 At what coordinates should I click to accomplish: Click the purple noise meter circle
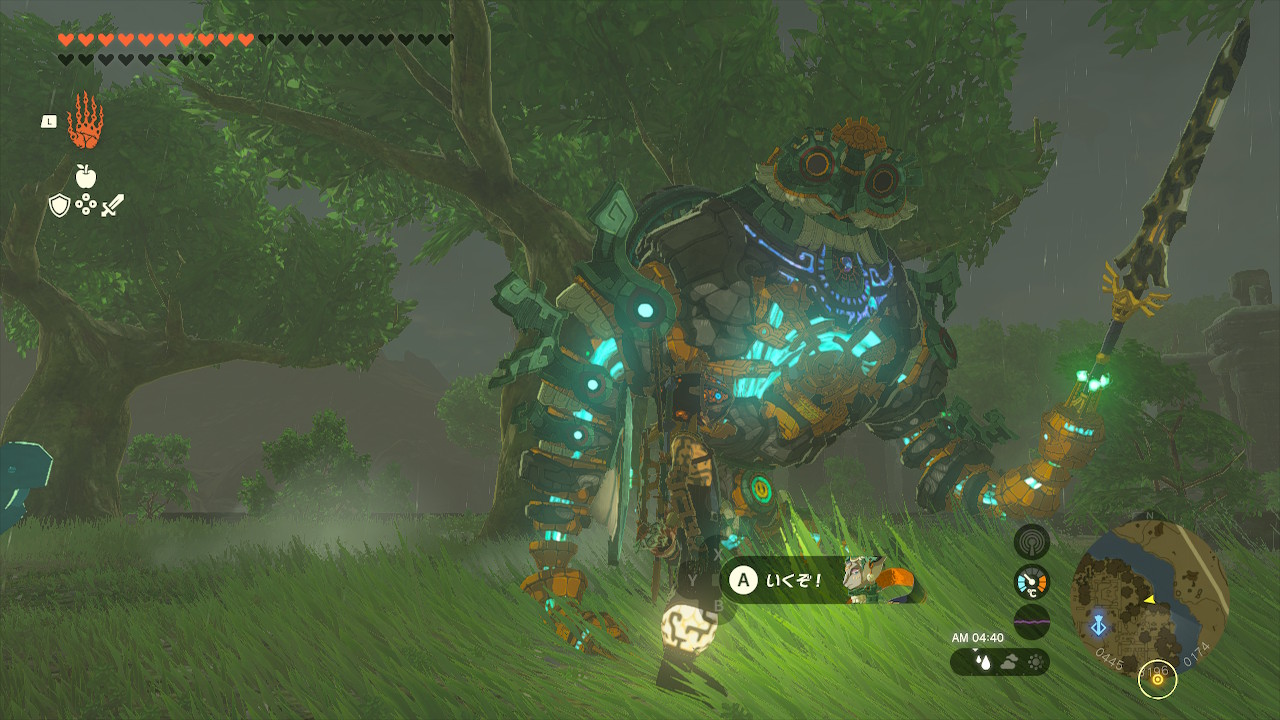pos(1031,621)
